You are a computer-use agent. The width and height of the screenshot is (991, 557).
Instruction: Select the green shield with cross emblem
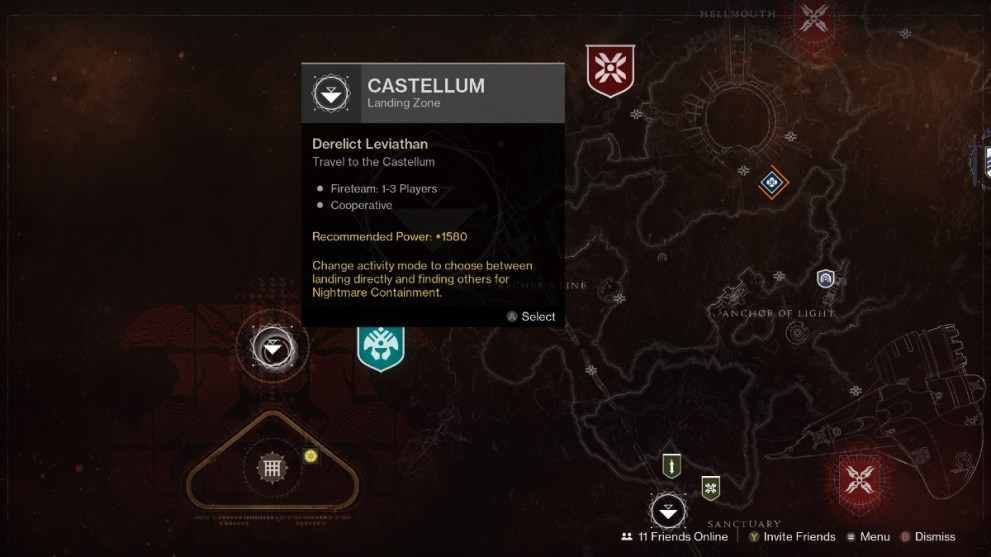tap(710, 488)
